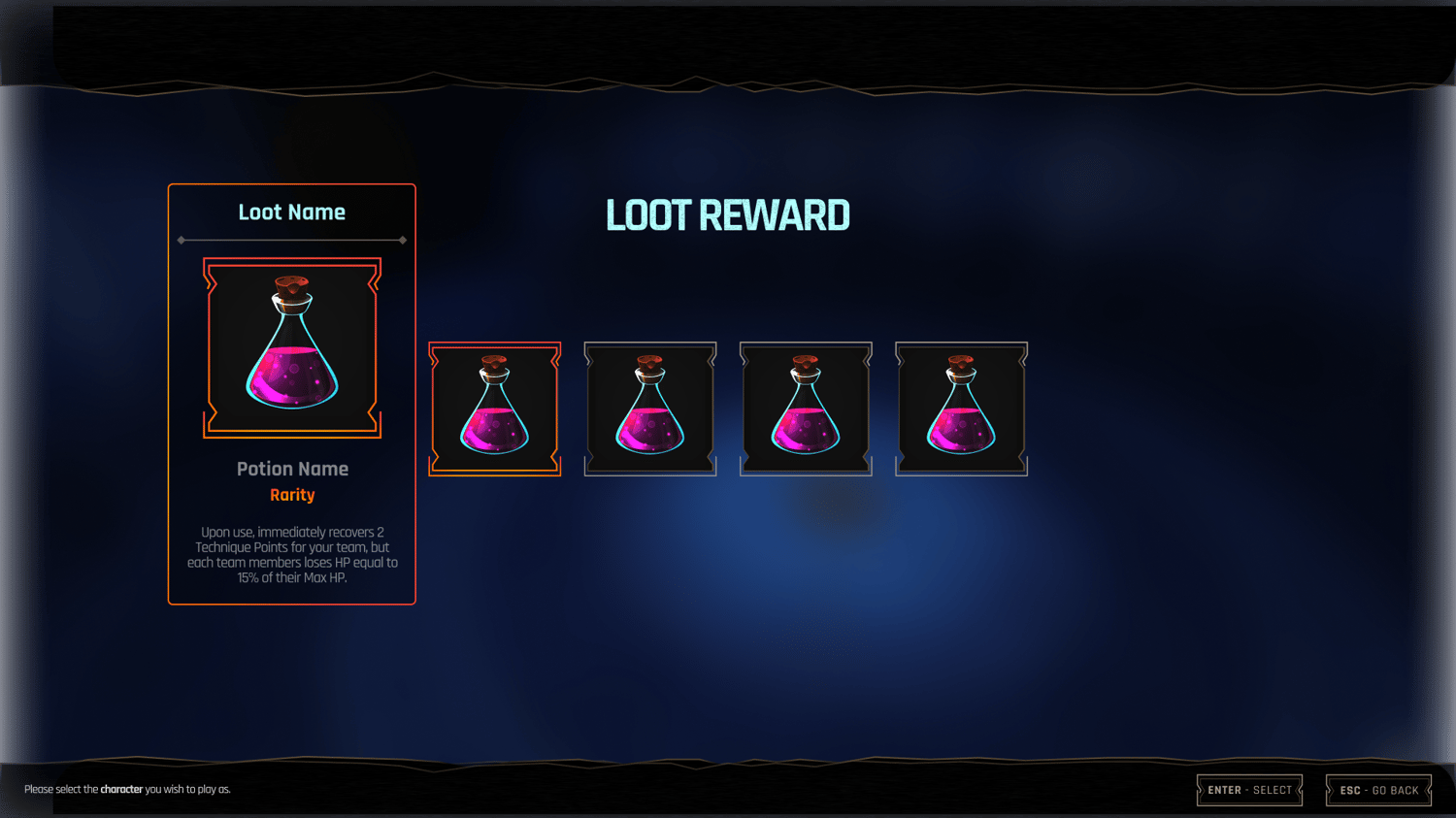Image resolution: width=1456 pixels, height=818 pixels.
Task: Select the orange-highlighted potion reward
Action: [x=495, y=409]
